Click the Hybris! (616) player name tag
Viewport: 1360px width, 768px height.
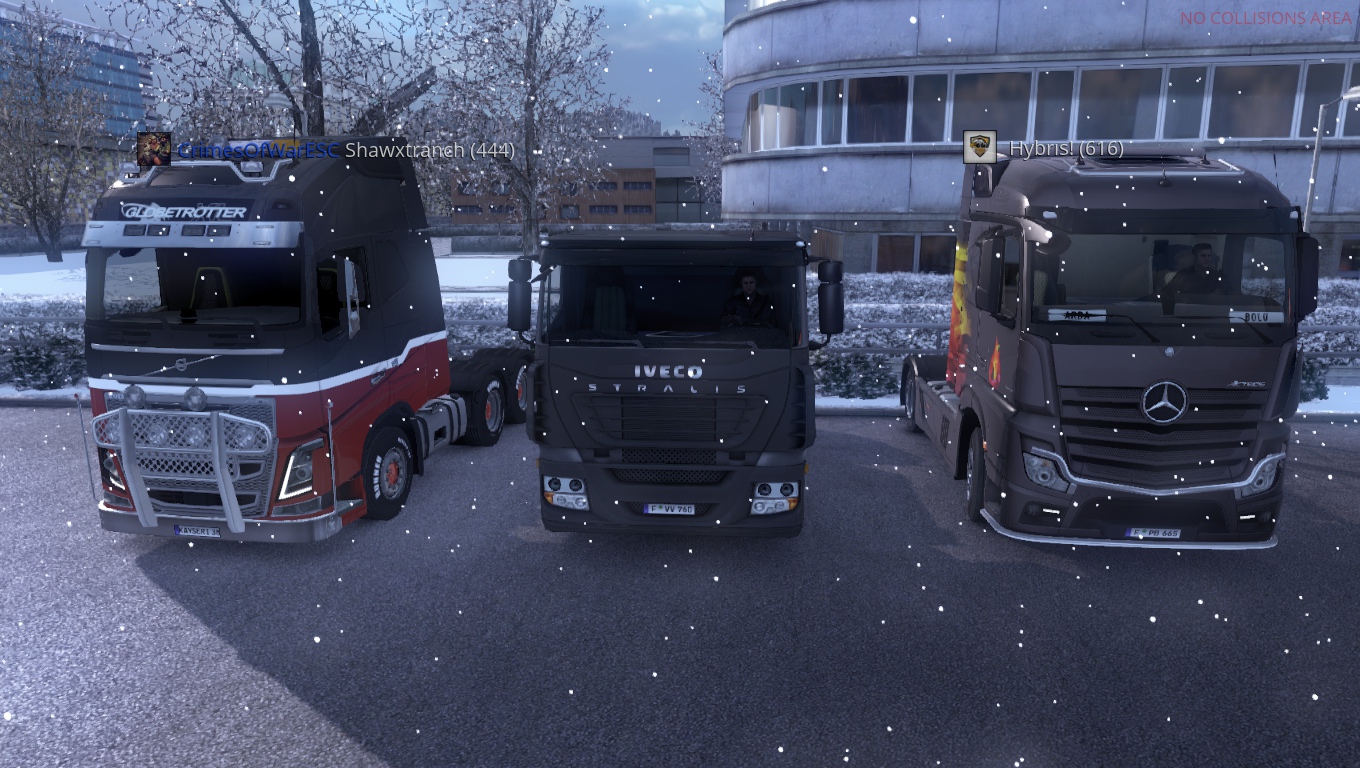[1065, 148]
